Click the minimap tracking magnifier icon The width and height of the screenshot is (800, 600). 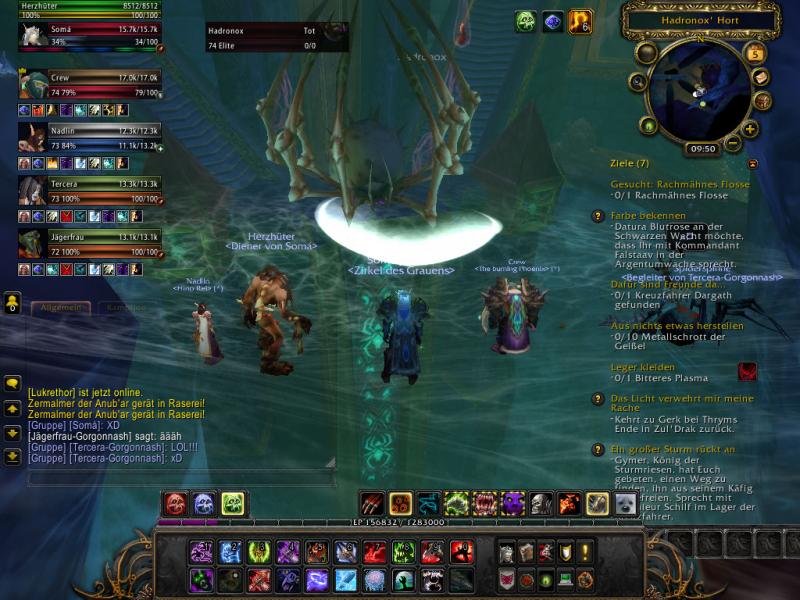(x=637, y=81)
